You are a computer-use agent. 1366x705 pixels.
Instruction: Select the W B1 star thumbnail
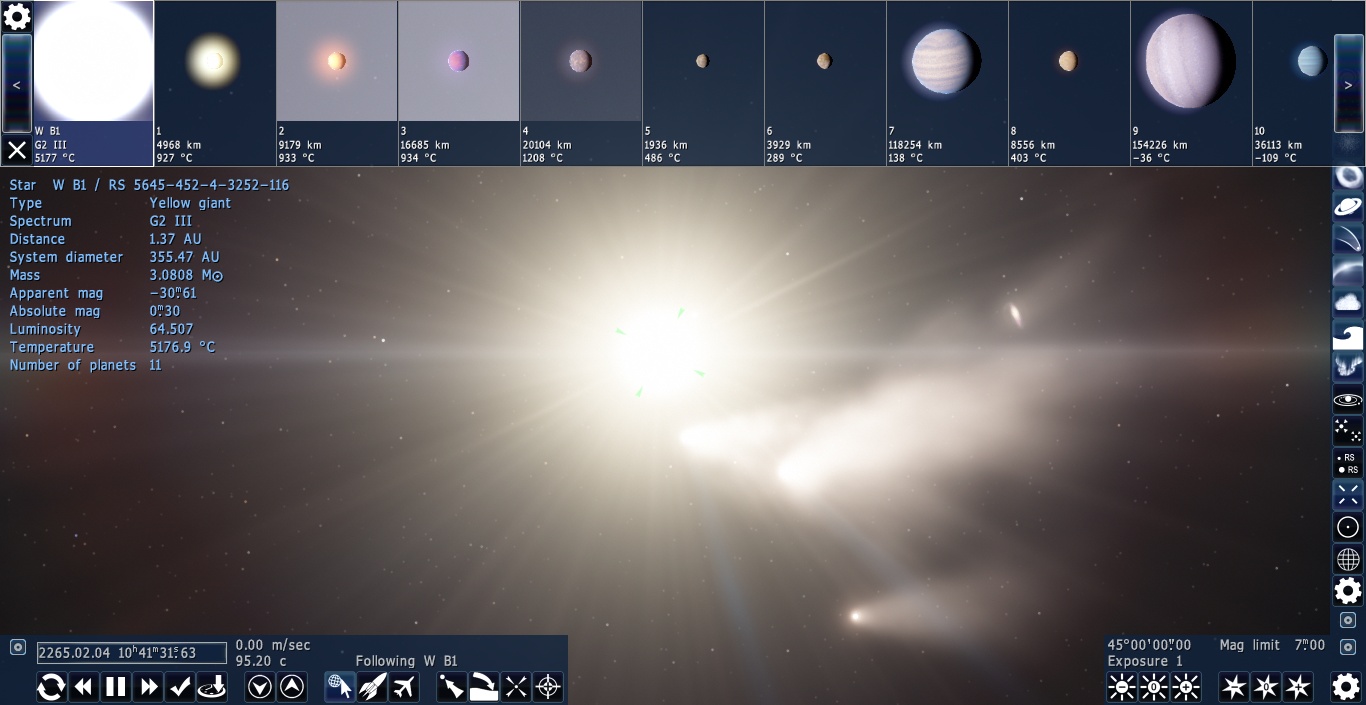(x=93, y=61)
